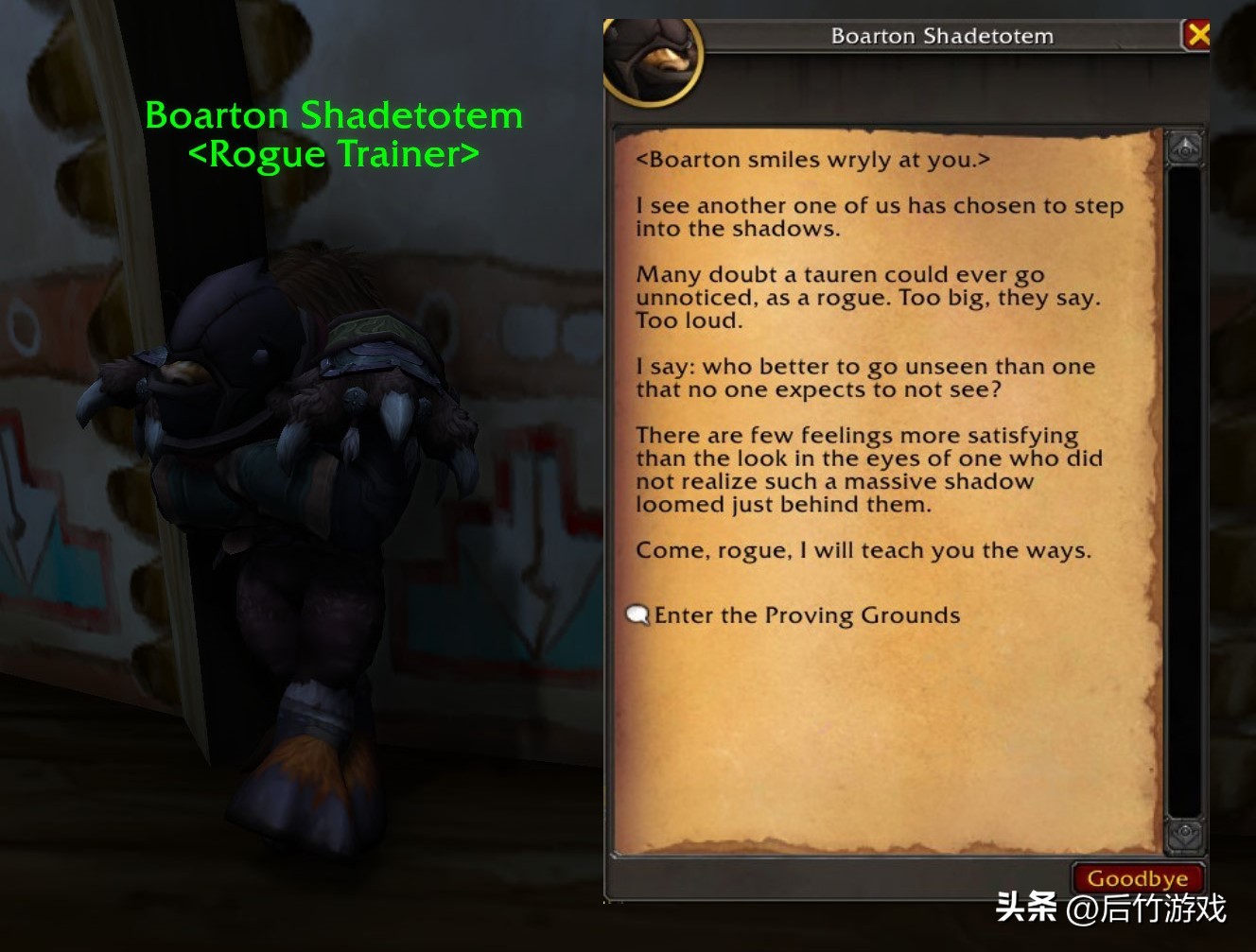Click the decorative top scrollbar ornament
Viewport: 1256px width, 952px height.
(1184, 142)
